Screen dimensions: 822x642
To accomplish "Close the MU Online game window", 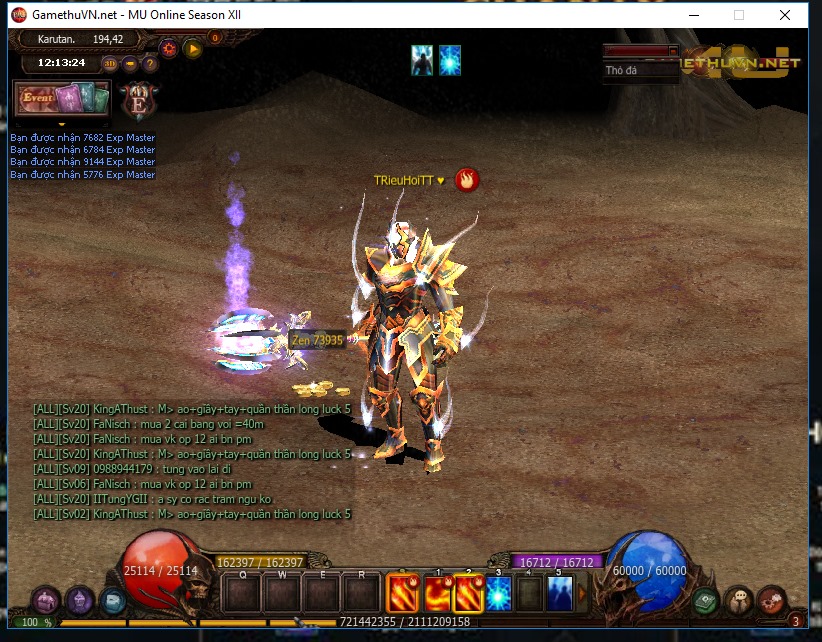I will (x=785, y=15).
